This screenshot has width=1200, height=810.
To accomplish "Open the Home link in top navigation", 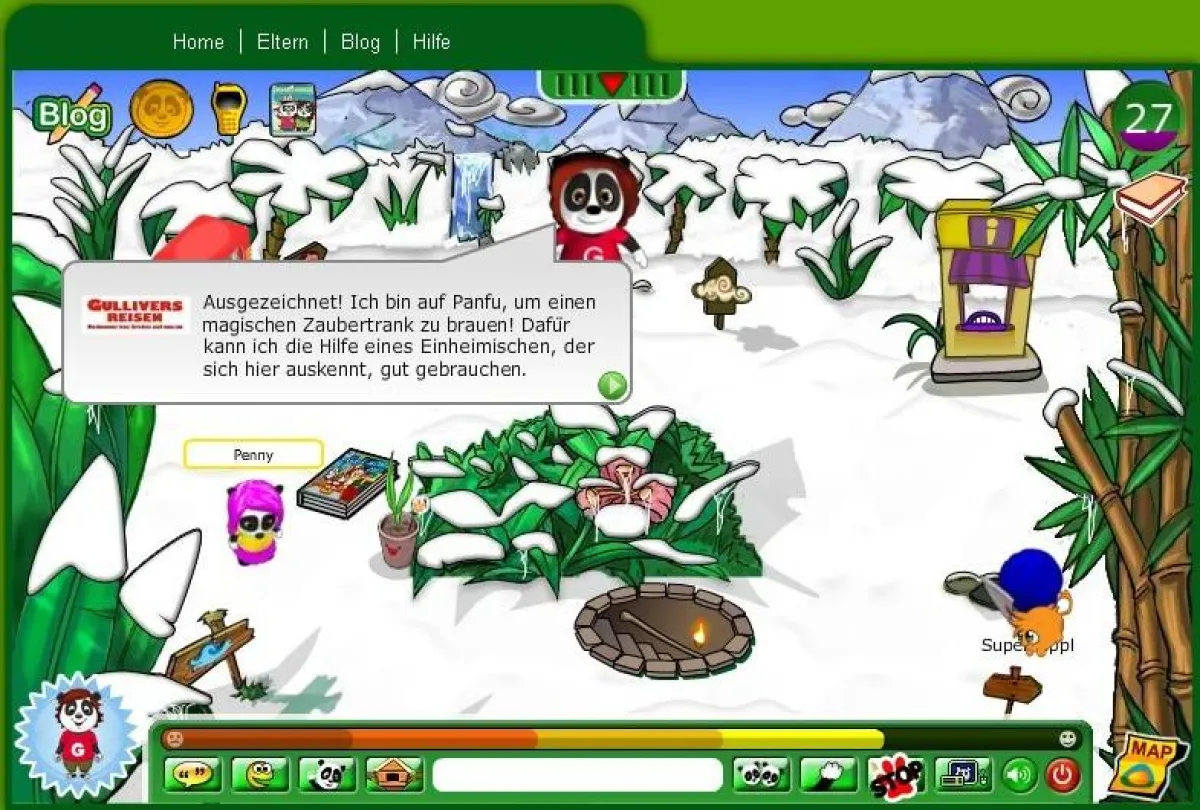I will (x=198, y=42).
